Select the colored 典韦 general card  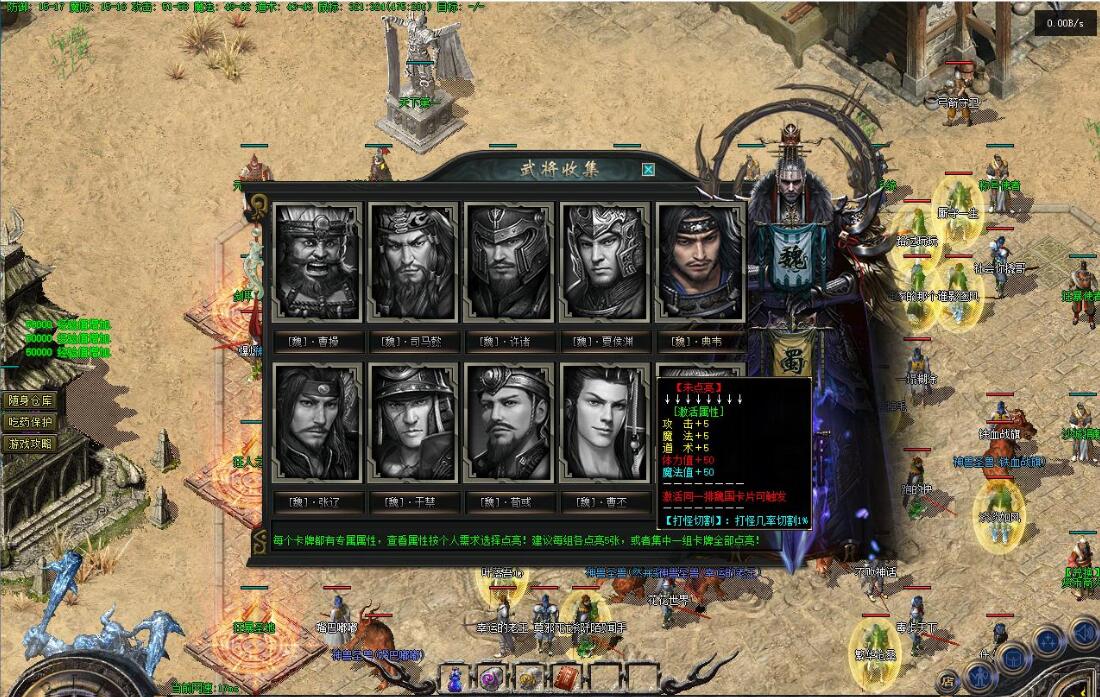[700, 261]
